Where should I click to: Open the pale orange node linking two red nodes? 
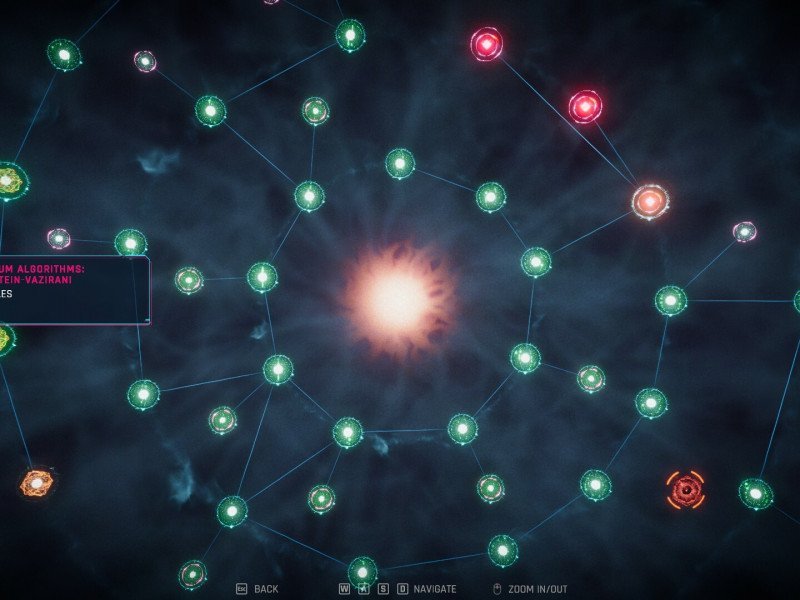coord(650,202)
